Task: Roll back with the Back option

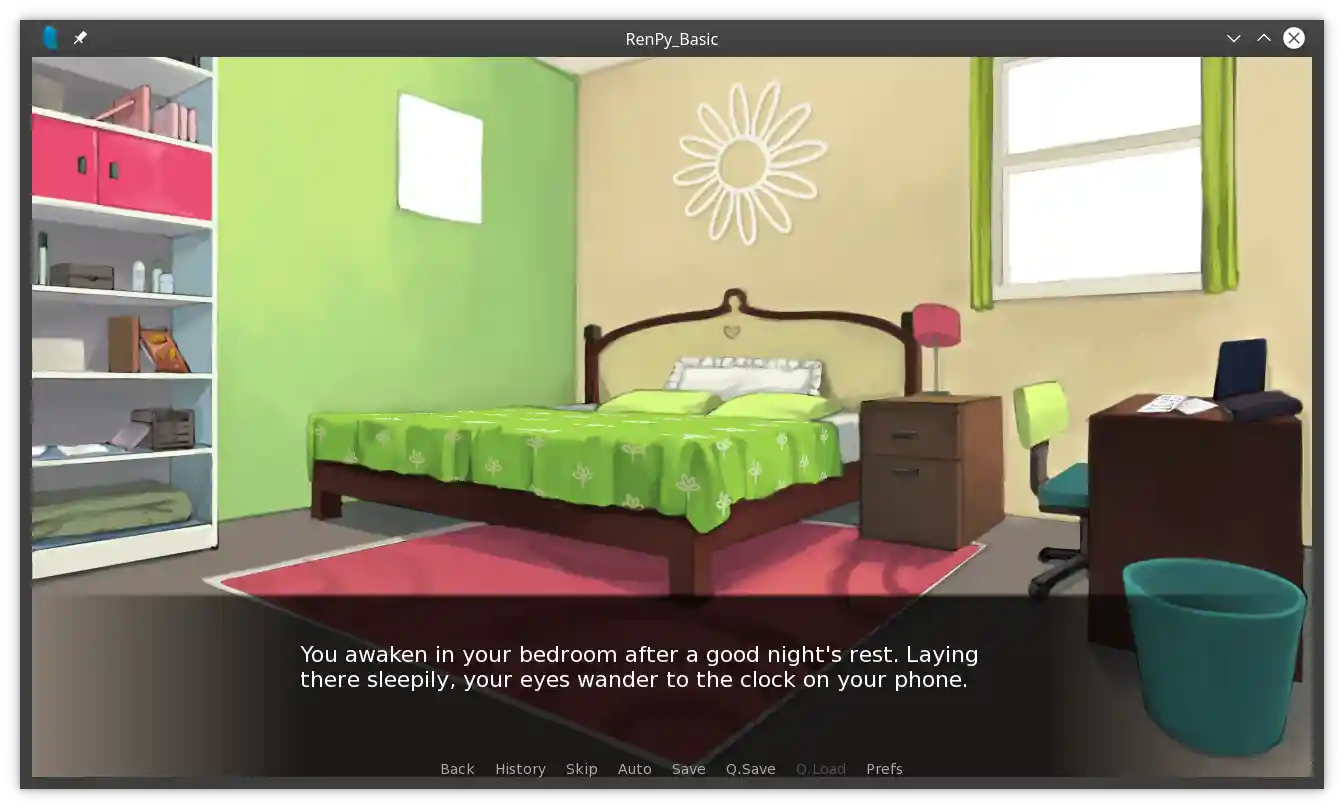Action: (x=457, y=769)
